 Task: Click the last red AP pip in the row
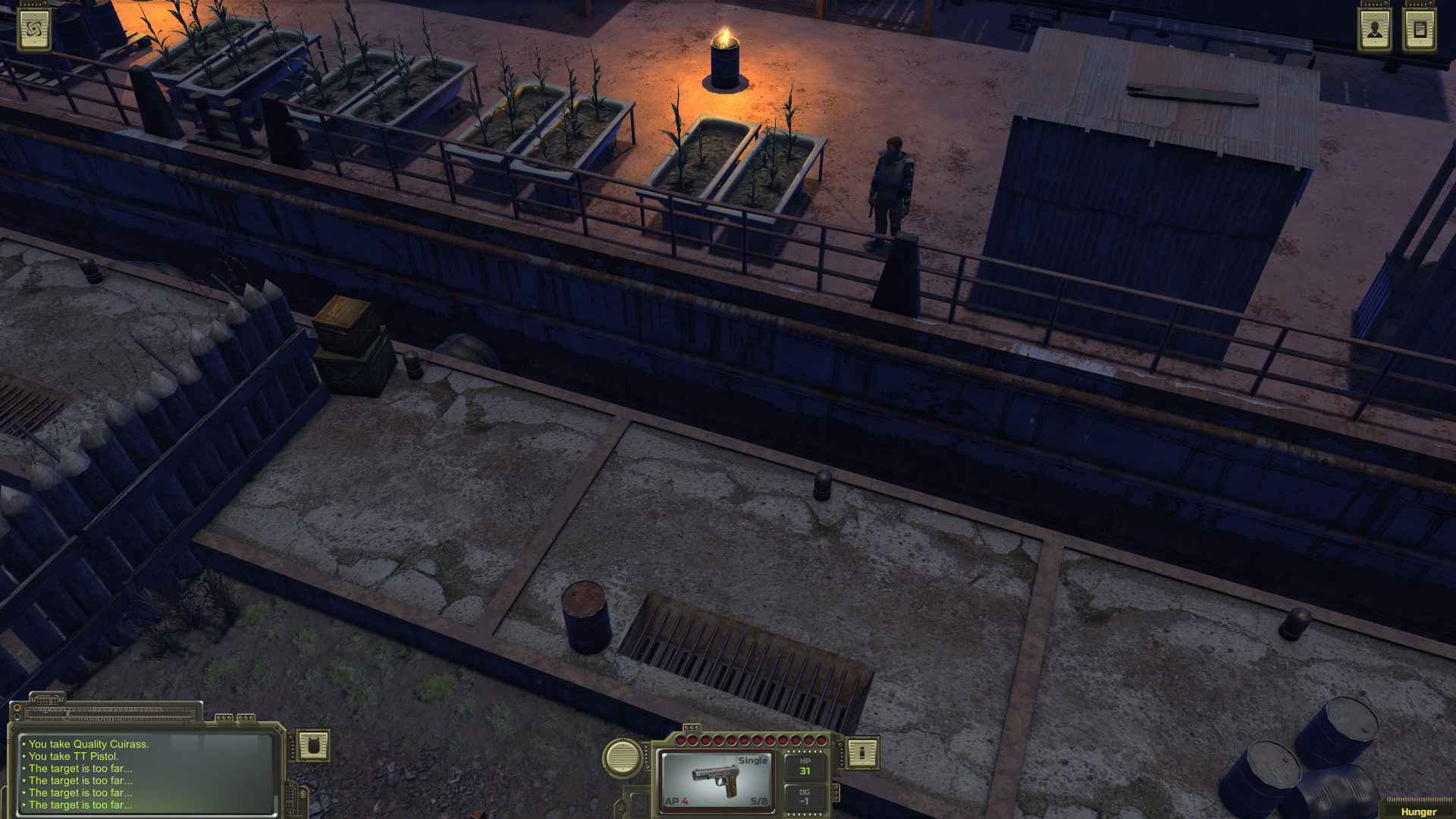pyautogui.click(x=821, y=740)
